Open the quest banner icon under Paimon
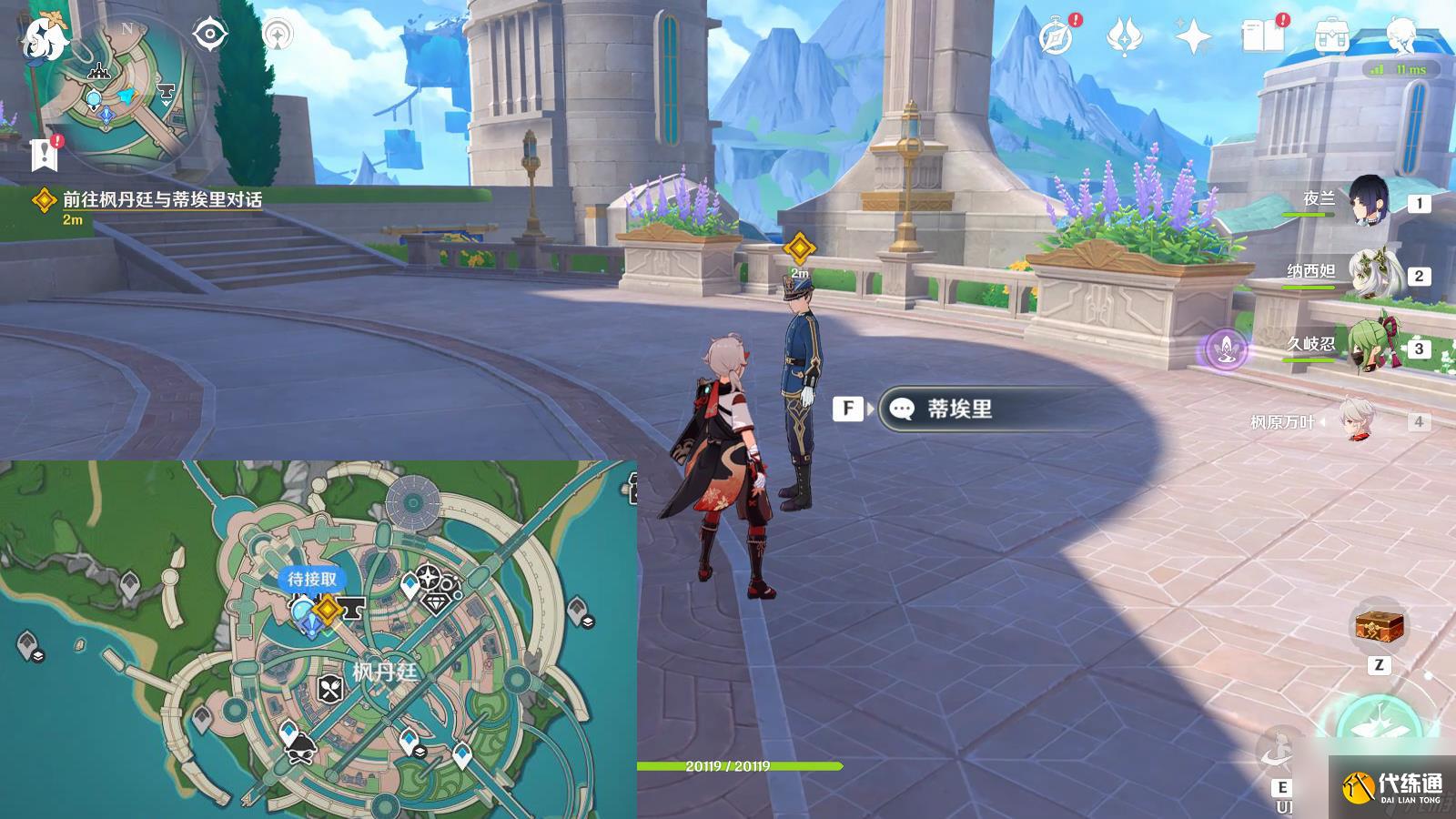Screen dimensions: 1456x819 [x=44, y=155]
